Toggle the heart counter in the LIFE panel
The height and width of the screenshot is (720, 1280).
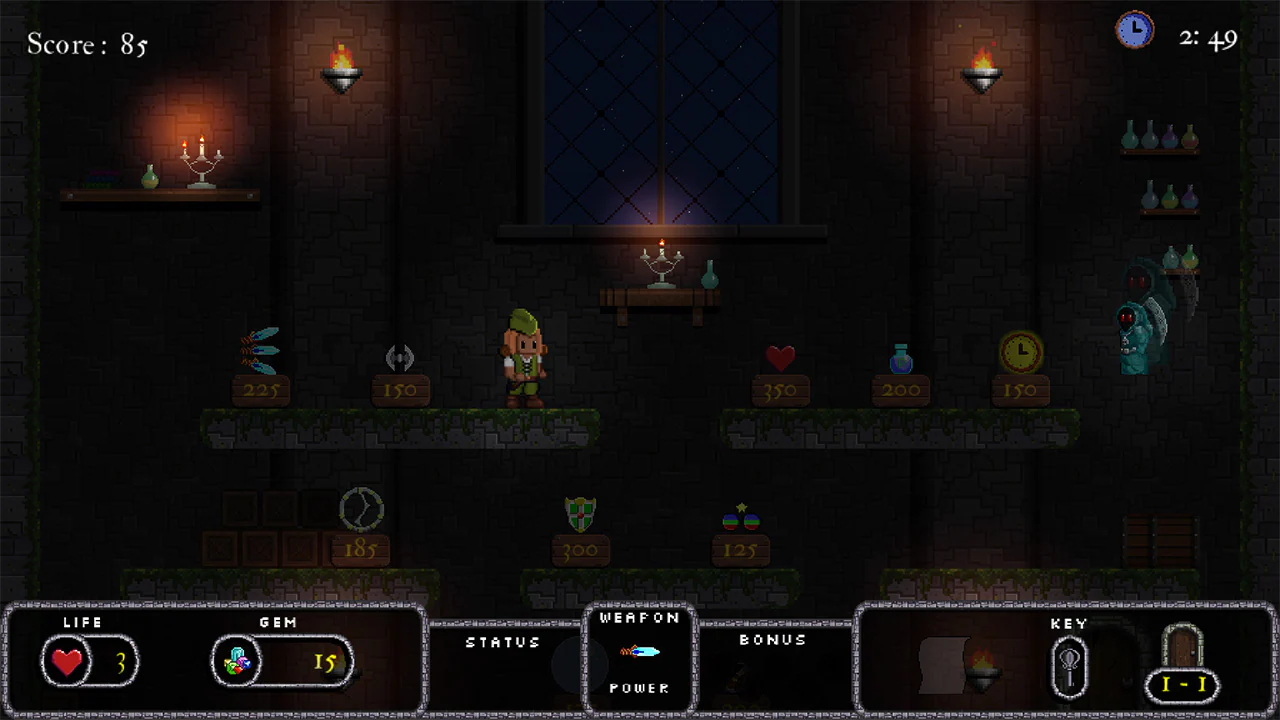(66, 661)
